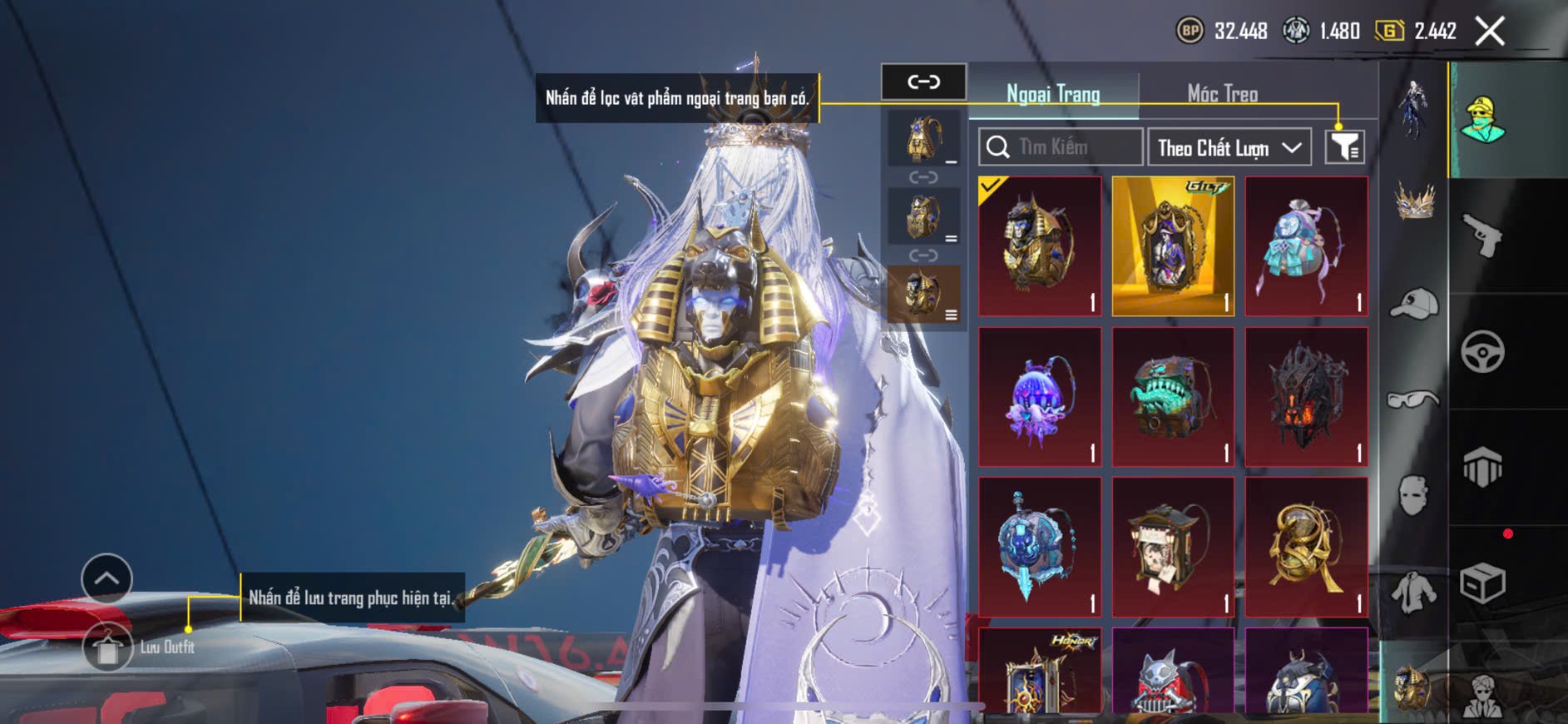Image resolution: width=1568 pixels, height=724 pixels.
Task: Select the golden pharaoh backpack skin
Action: [x=1040, y=246]
